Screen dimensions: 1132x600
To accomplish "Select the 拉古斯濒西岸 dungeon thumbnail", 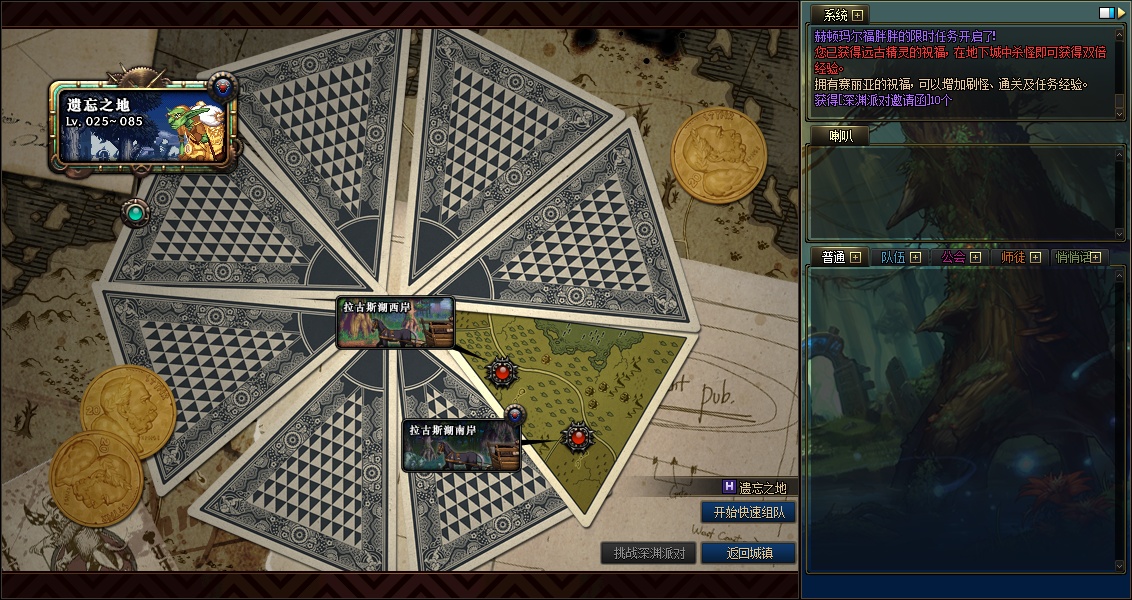I will [x=395, y=322].
